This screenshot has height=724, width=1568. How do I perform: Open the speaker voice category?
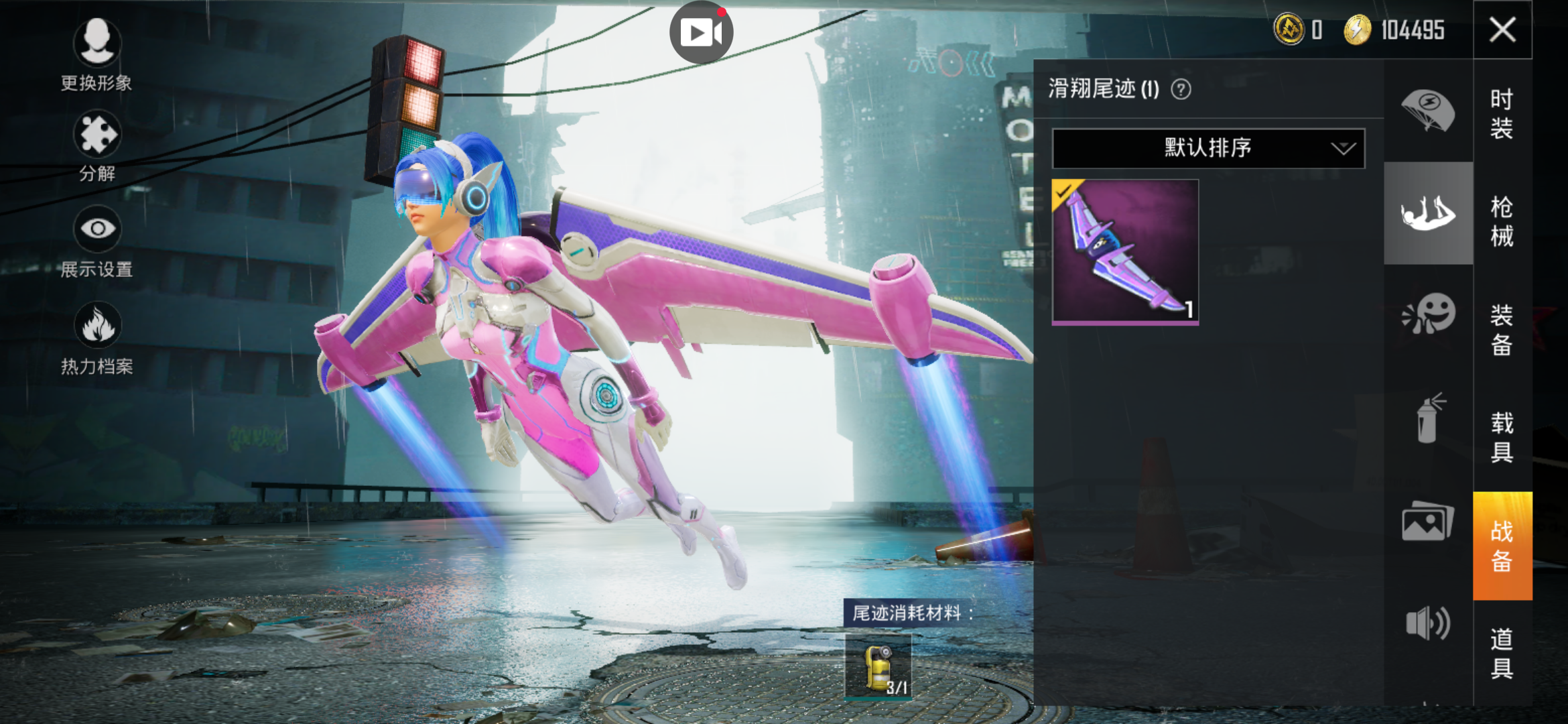coord(1428,623)
